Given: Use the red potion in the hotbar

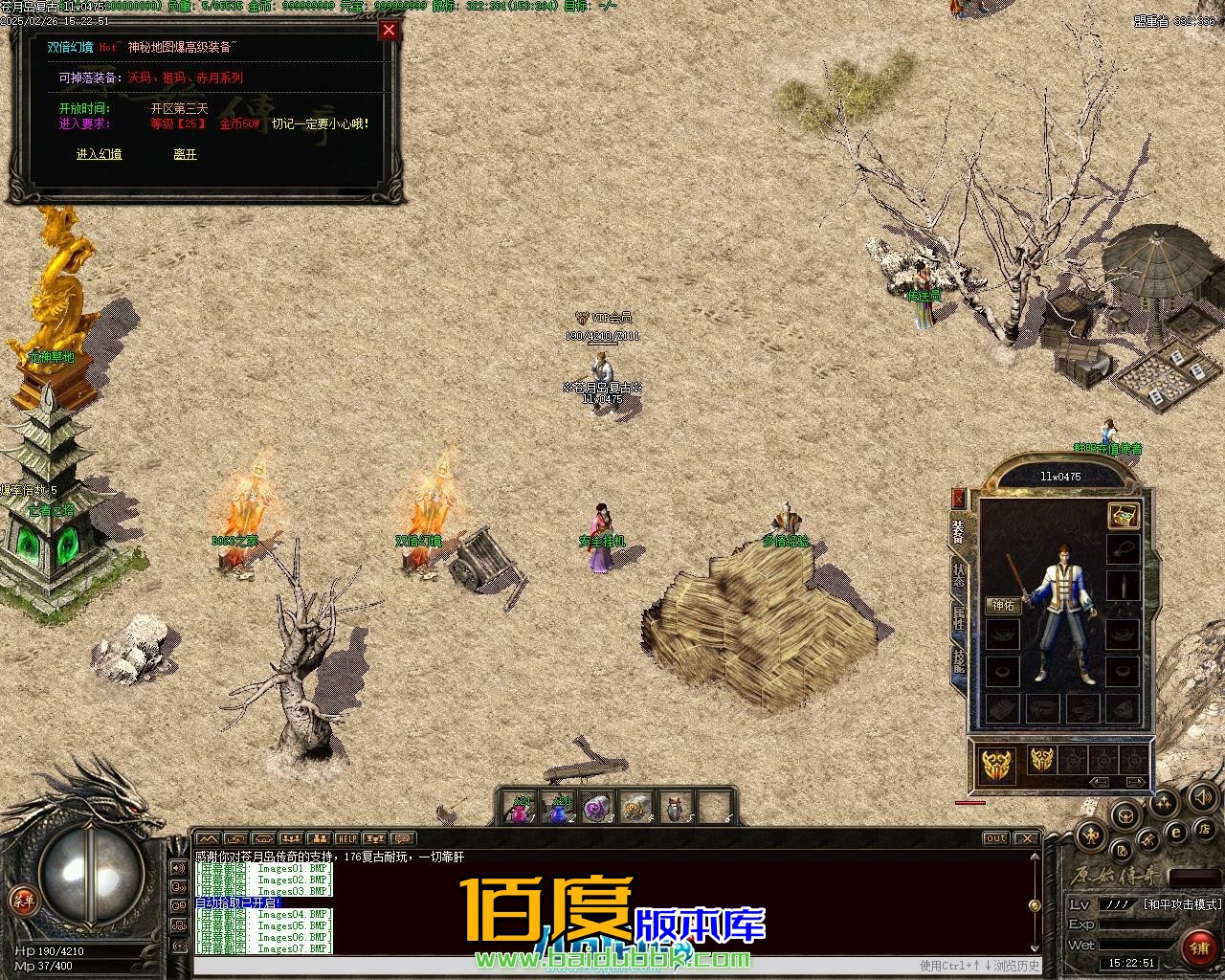Looking at the screenshot, I should click(521, 810).
